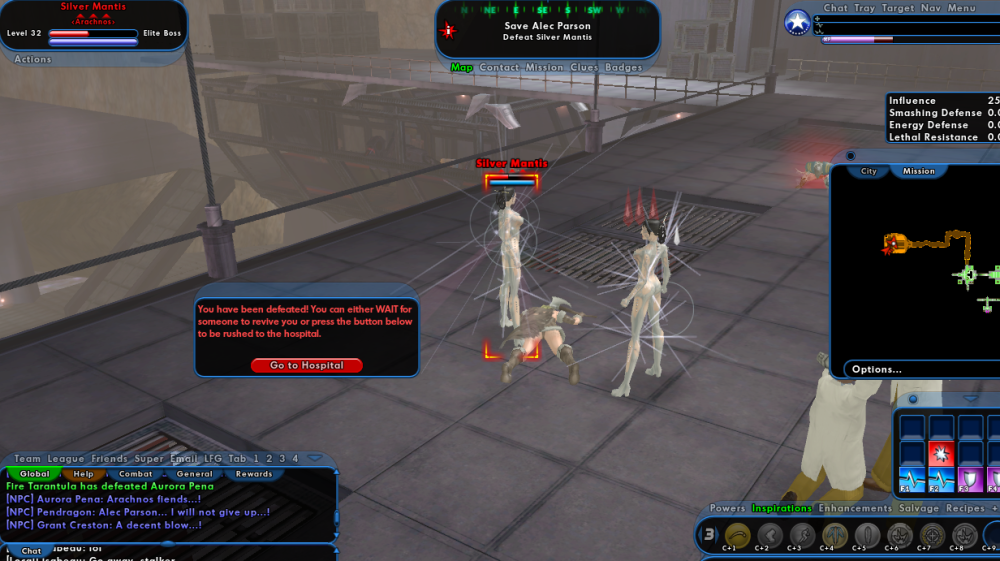
Task: Show the Clues tab
Action: tap(585, 68)
